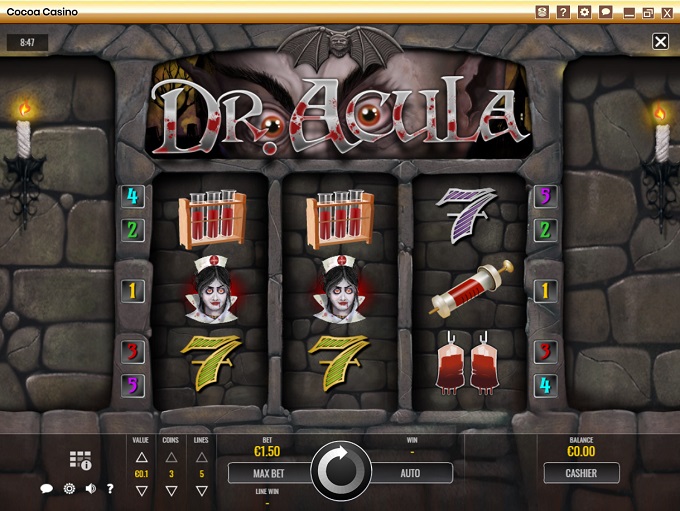The image size is (680, 511).
Task: Open the title bar gear settings
Action: pyautogui.click(x=585, y=12)
